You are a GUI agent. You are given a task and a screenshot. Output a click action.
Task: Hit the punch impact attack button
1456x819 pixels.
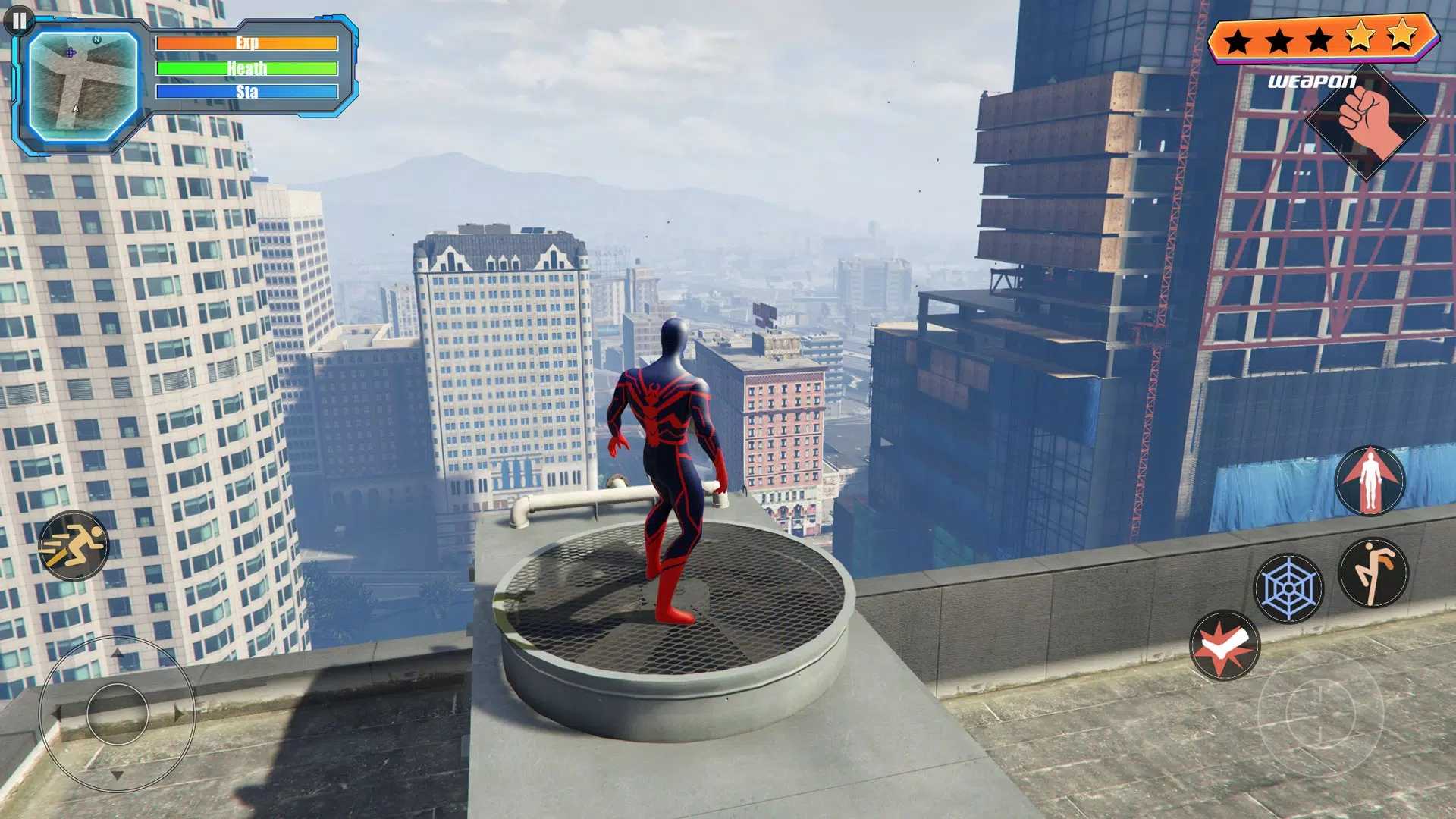coord(1224,645)
